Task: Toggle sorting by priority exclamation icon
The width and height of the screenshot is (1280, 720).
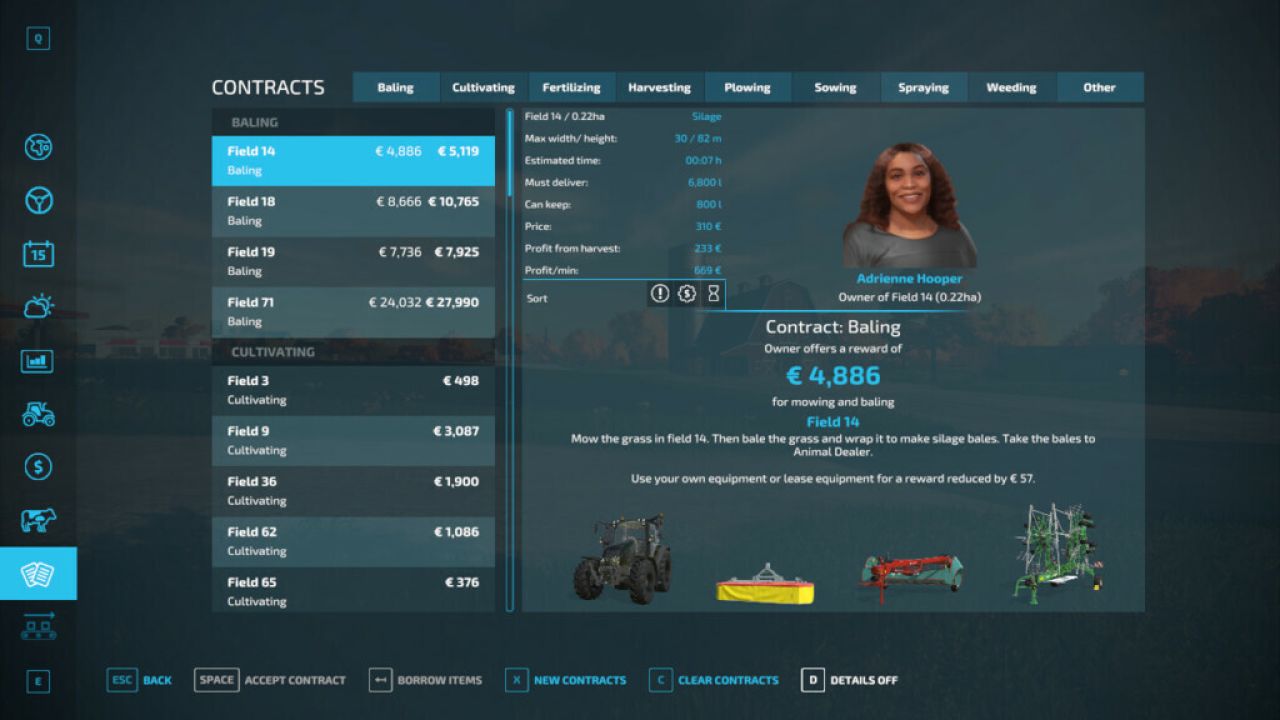Action: [659, 294]
